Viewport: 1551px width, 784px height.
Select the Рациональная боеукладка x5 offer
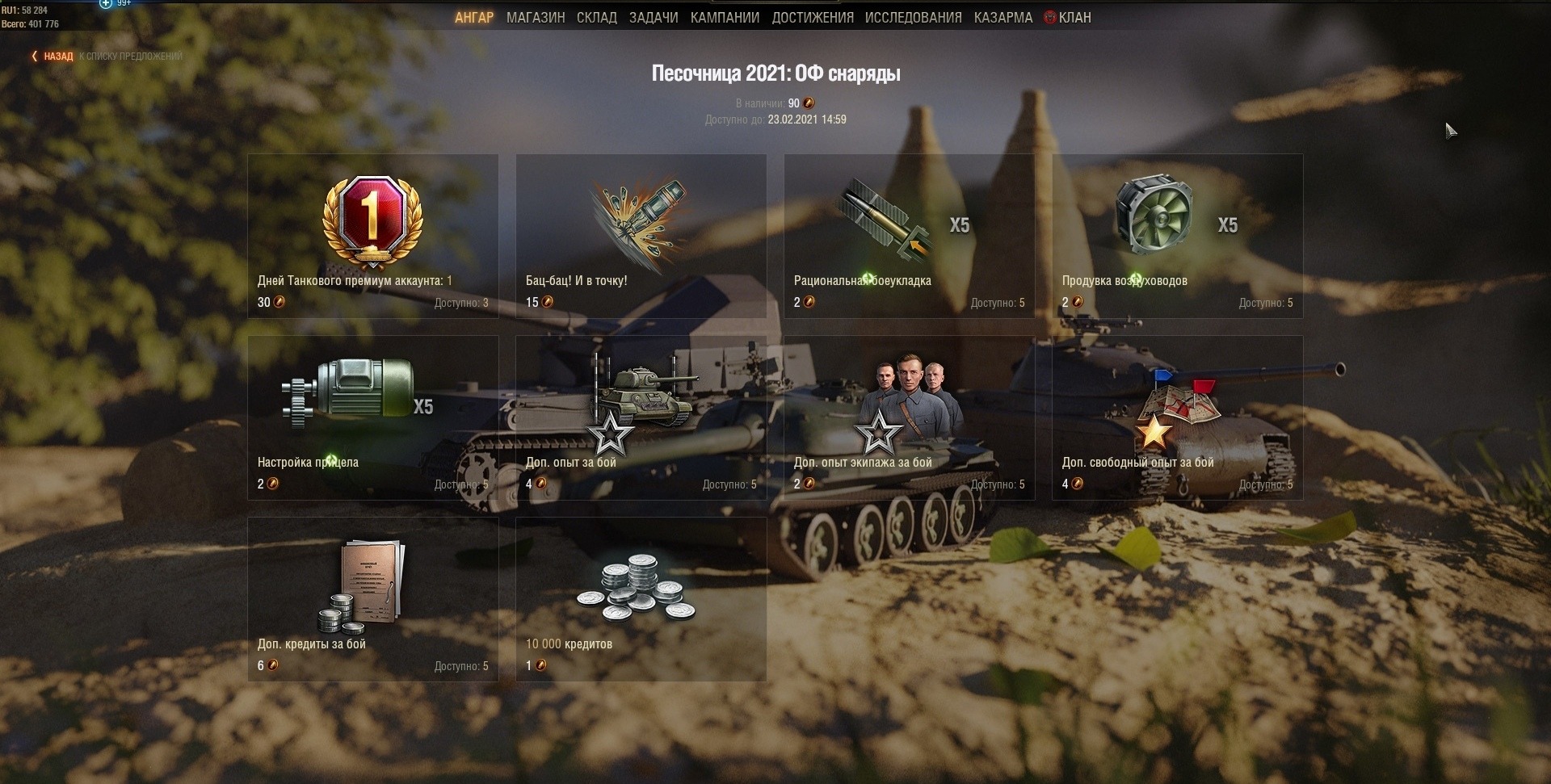[909, 236]
